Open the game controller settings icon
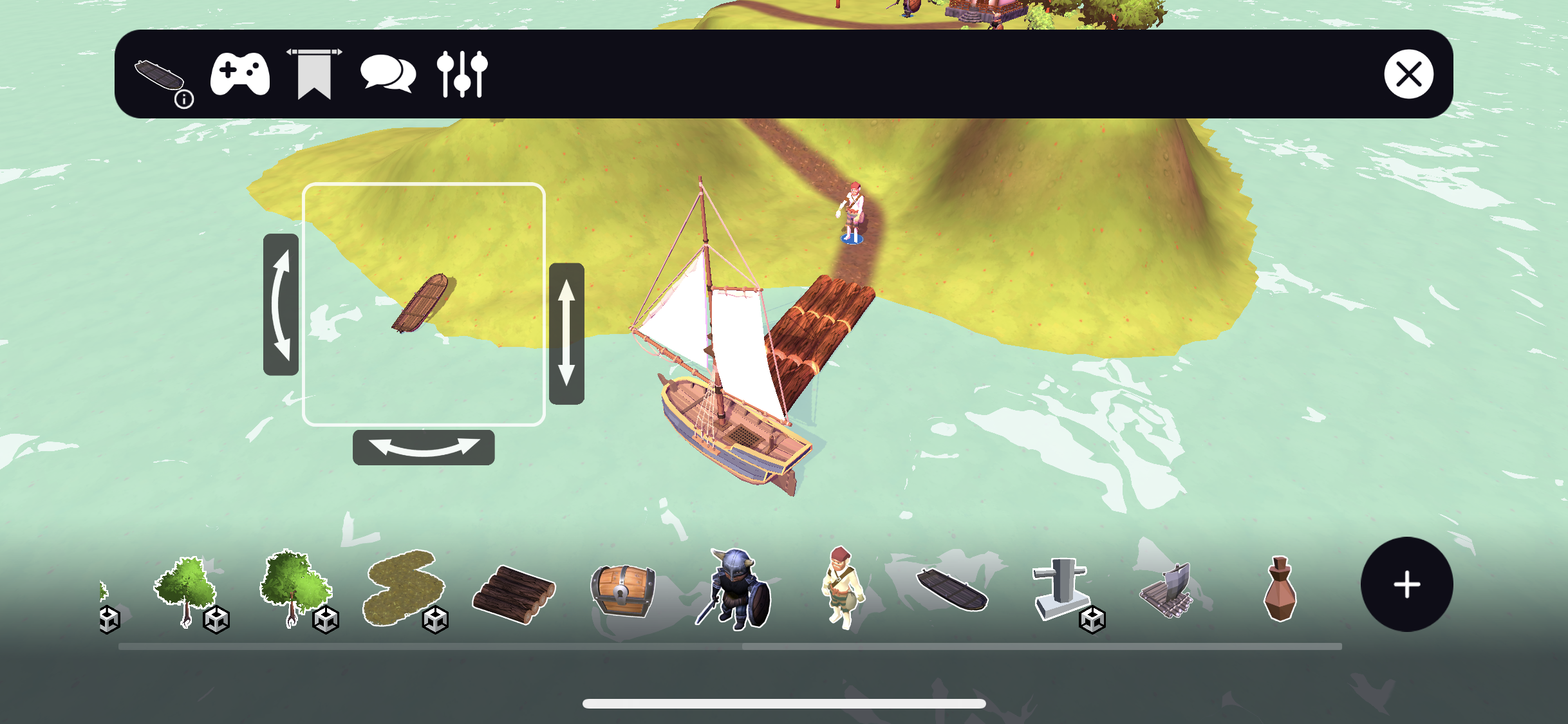Viewport: 1568px width, 724px height. 239,75
